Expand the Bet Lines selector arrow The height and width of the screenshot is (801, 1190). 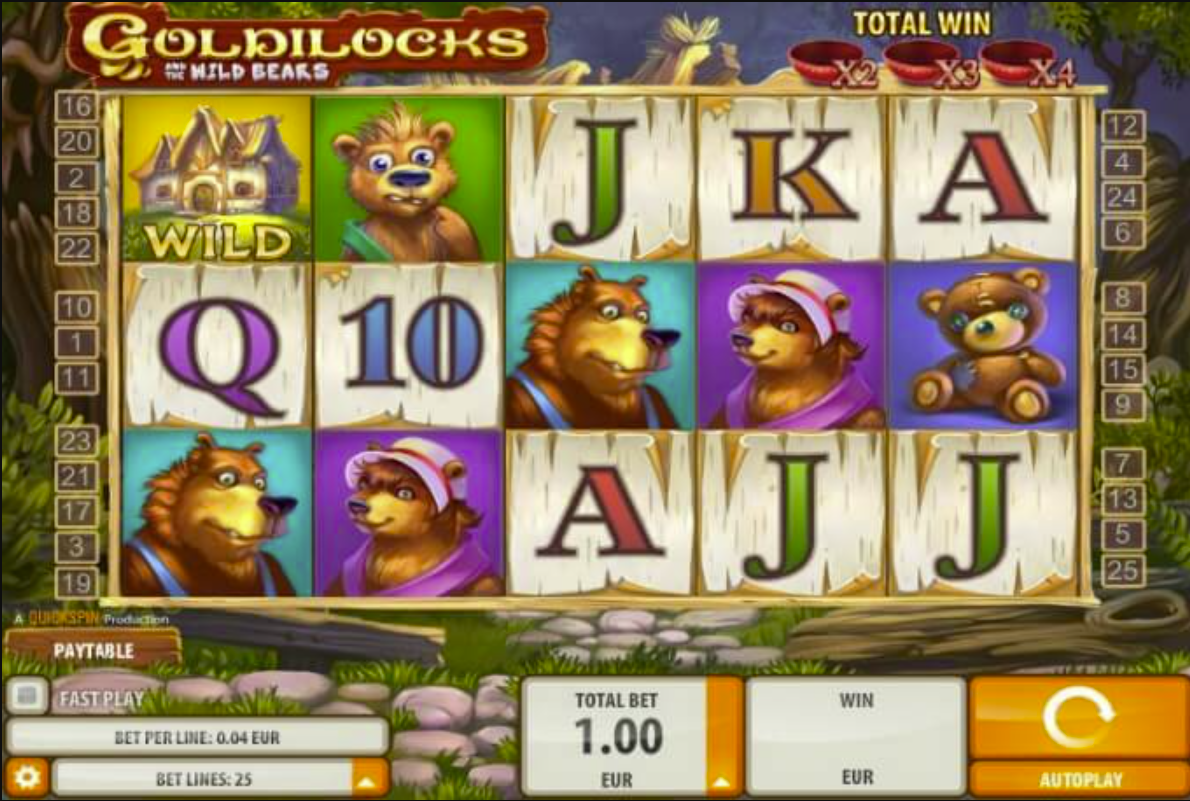tap(368, 778)
